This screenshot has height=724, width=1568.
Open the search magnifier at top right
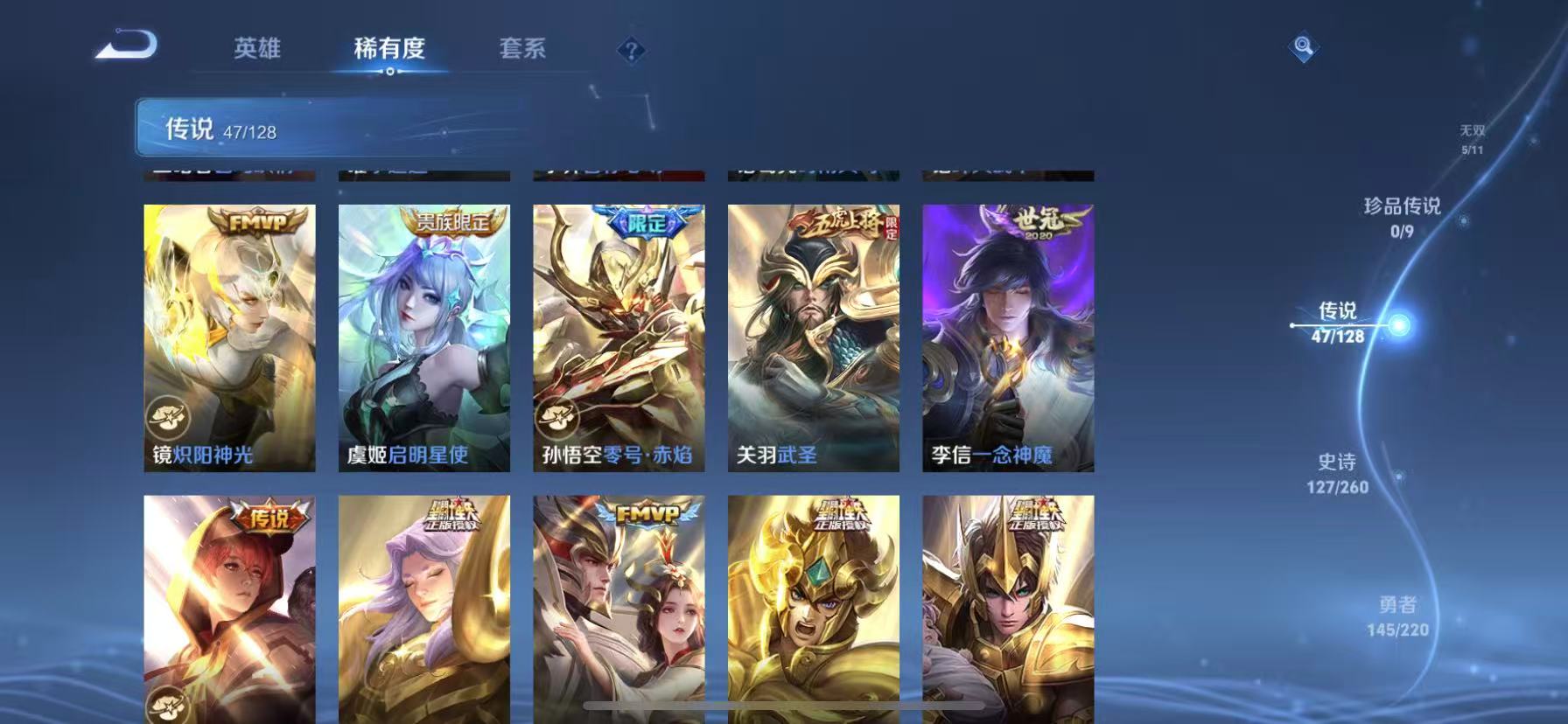point(1303,46)
